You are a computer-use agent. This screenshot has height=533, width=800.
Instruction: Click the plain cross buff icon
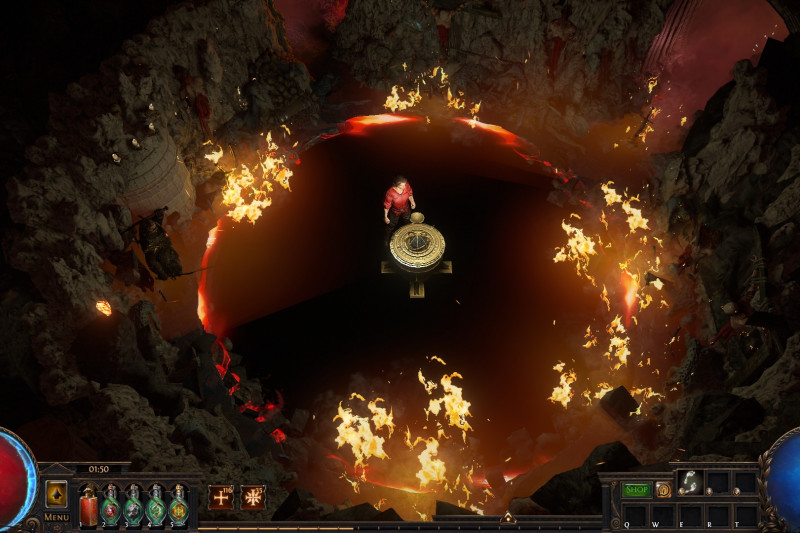pos(221,497)
